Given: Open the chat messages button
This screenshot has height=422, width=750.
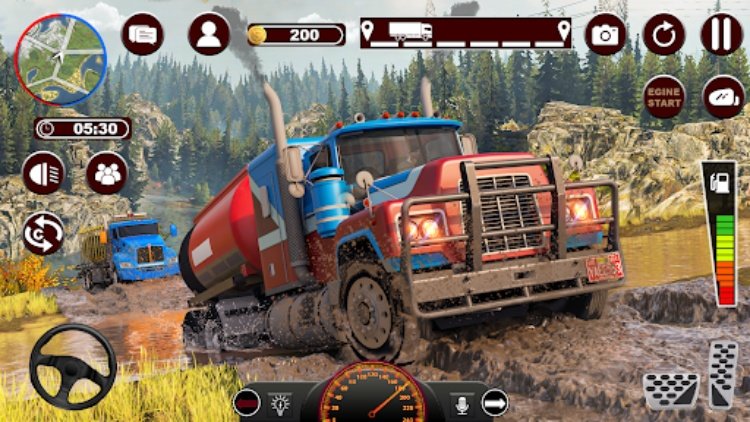Looking at the screenshot, I should (x=143, y=34).
